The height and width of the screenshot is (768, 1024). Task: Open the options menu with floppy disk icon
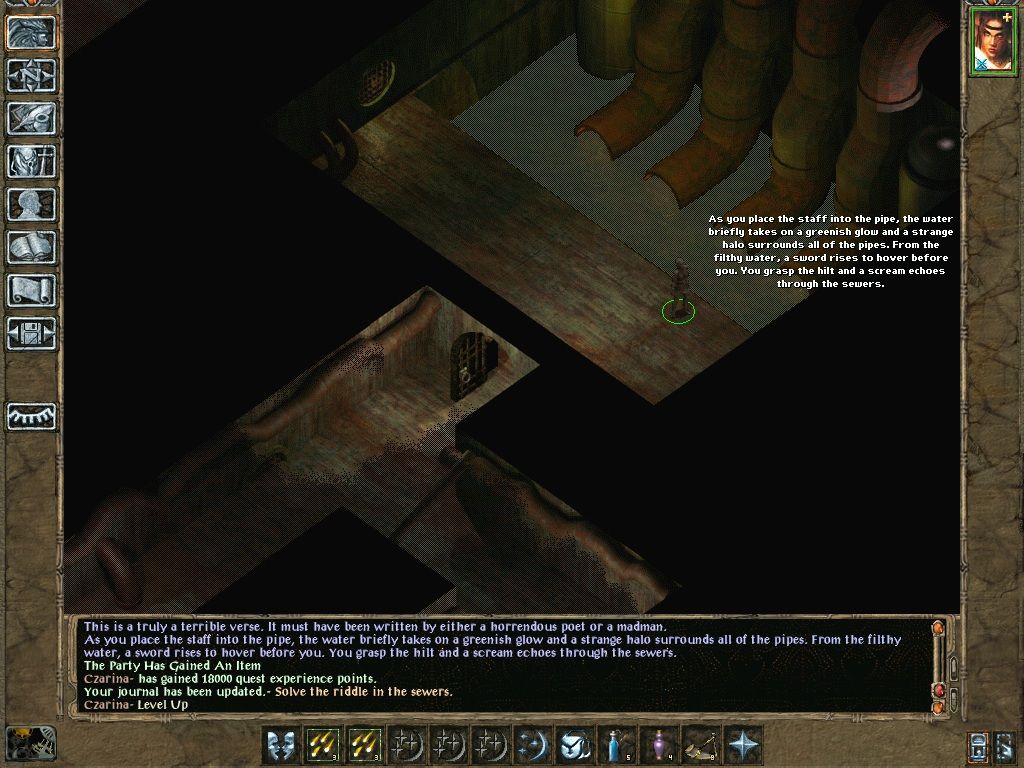[x=31, y=334]
